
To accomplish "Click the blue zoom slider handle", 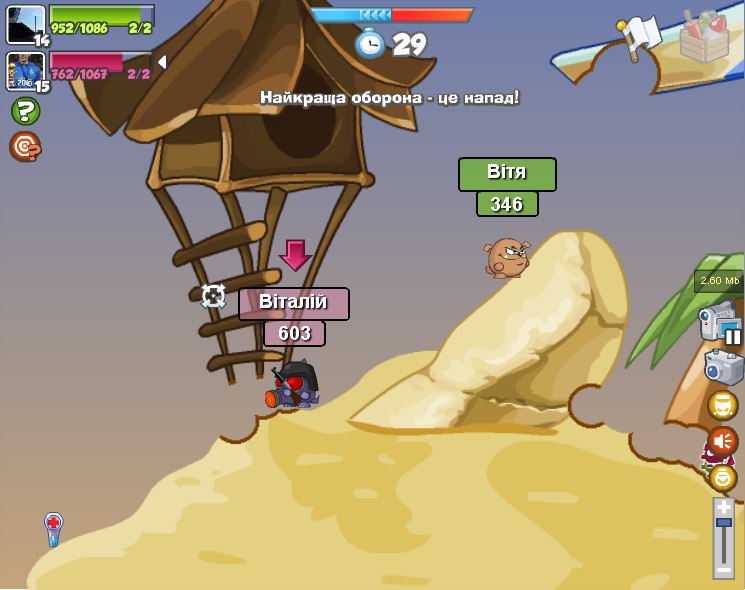I will pos(723,523).
